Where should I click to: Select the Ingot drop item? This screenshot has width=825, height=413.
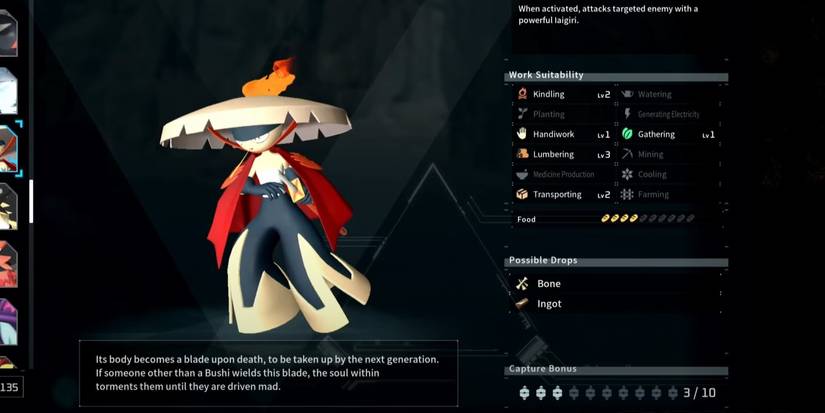(x=548, y=304)
